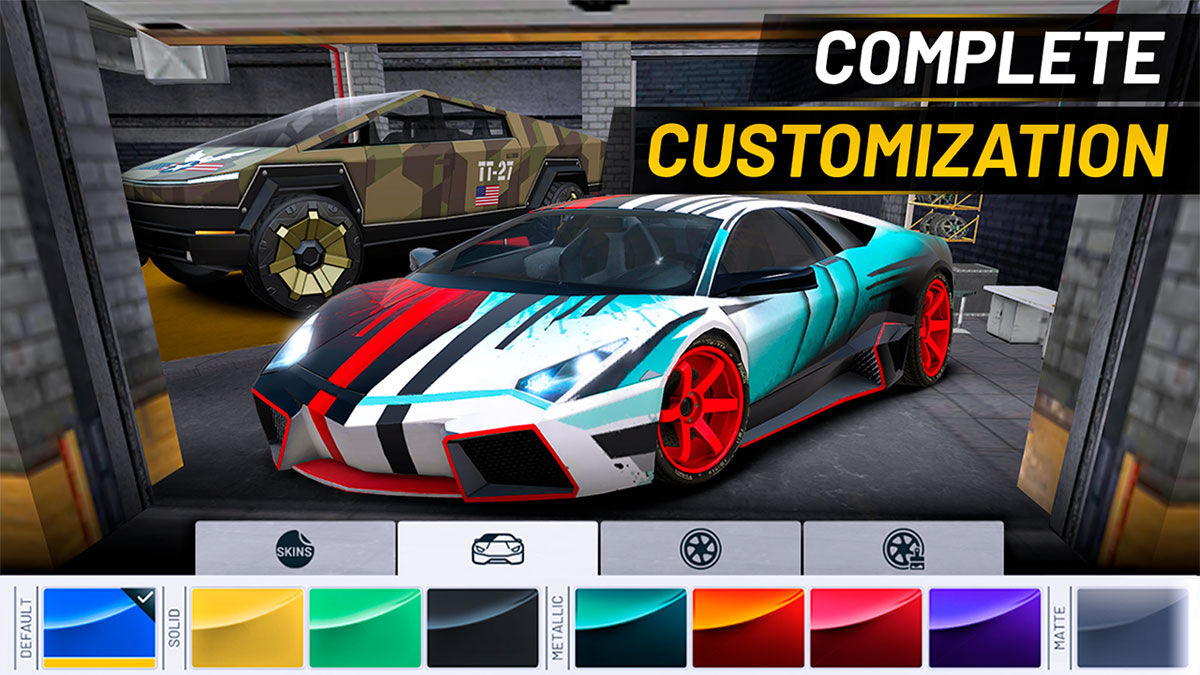Viewport: 1200px width, 675px height.
Task: Switch to the car body paint tab
Action: point(497,548)
